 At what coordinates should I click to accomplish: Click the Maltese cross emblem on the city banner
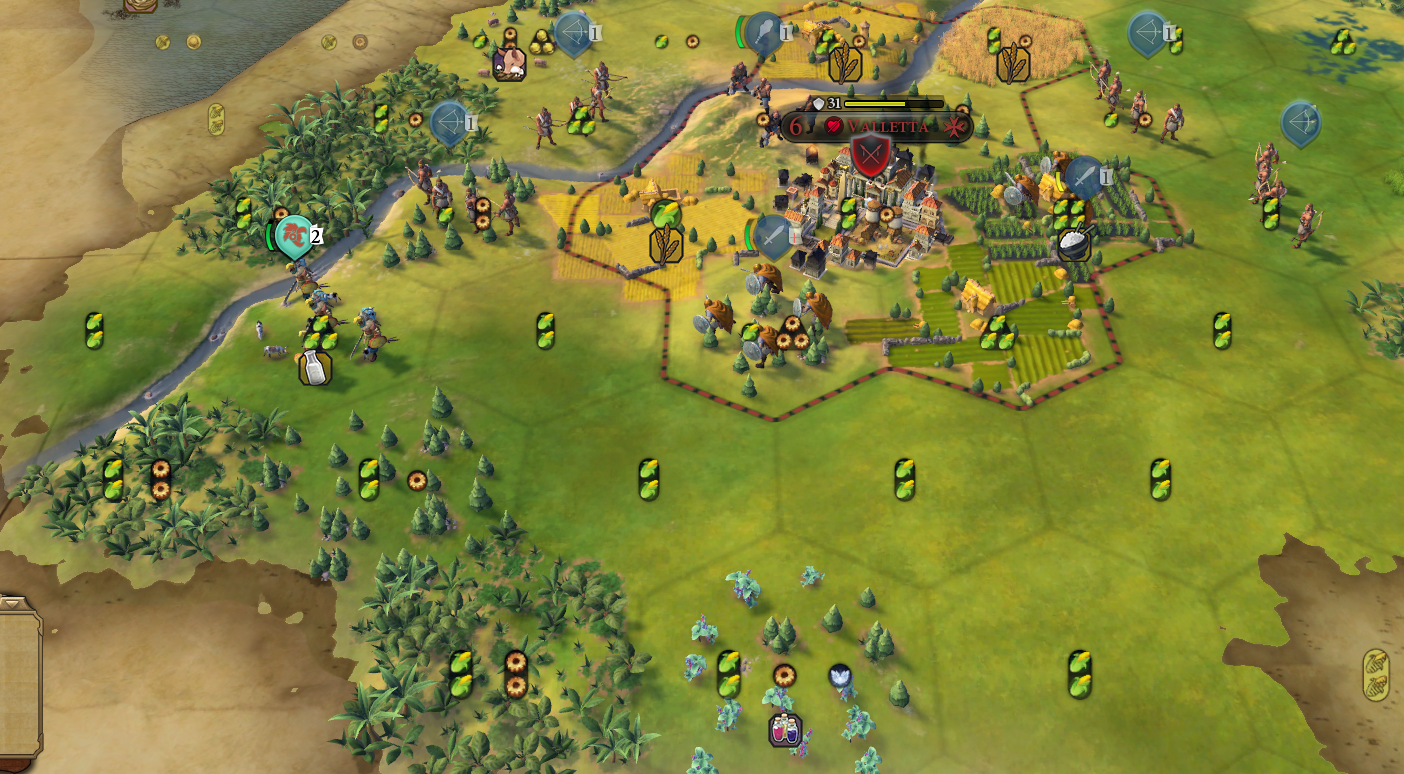click(956, 126)
